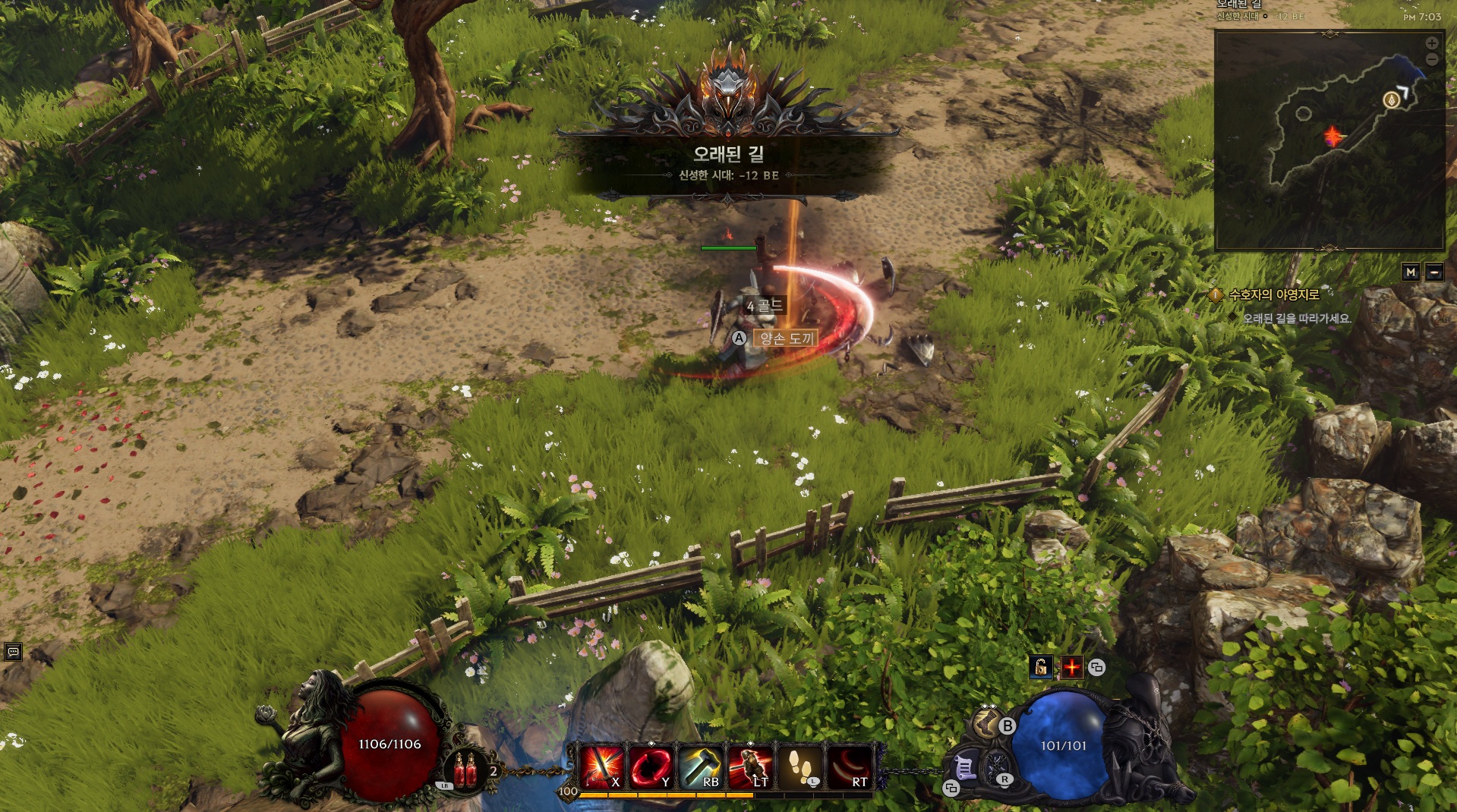Pick up the 양손 도끼 item label

point(786,338)
